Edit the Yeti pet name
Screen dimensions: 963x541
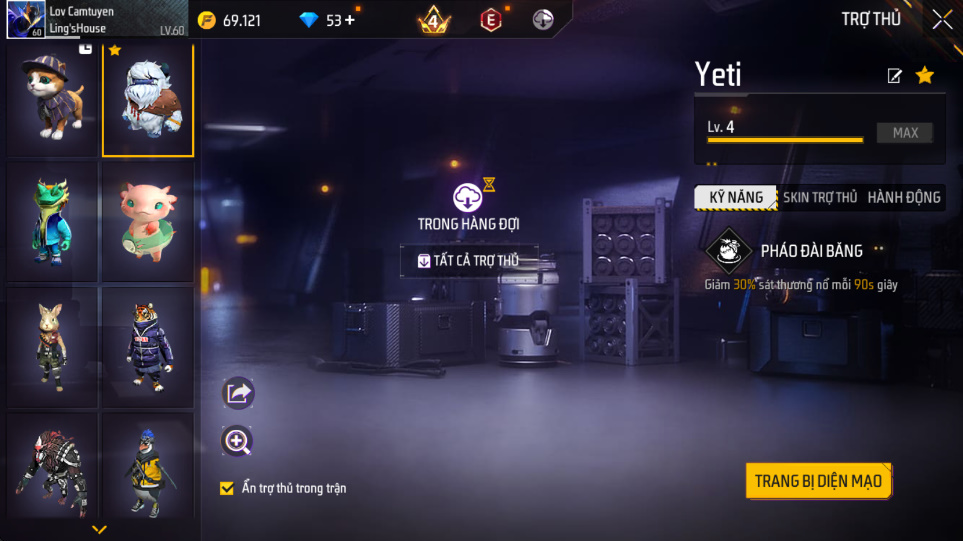coord(895,76)
